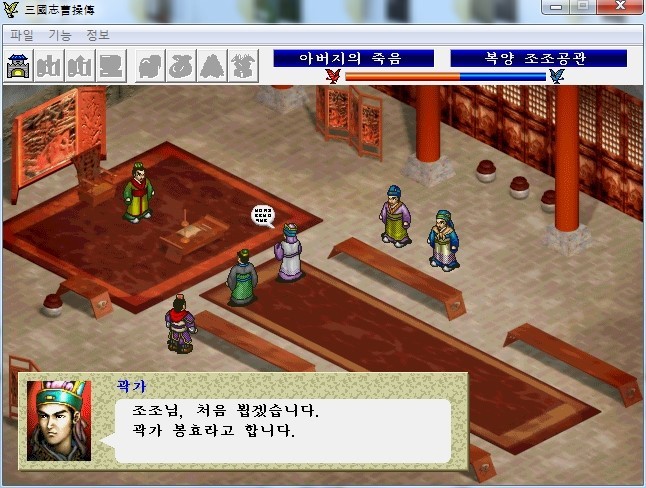Click the blue-roofed castle gate toolbar icon

tap(20, 66)
